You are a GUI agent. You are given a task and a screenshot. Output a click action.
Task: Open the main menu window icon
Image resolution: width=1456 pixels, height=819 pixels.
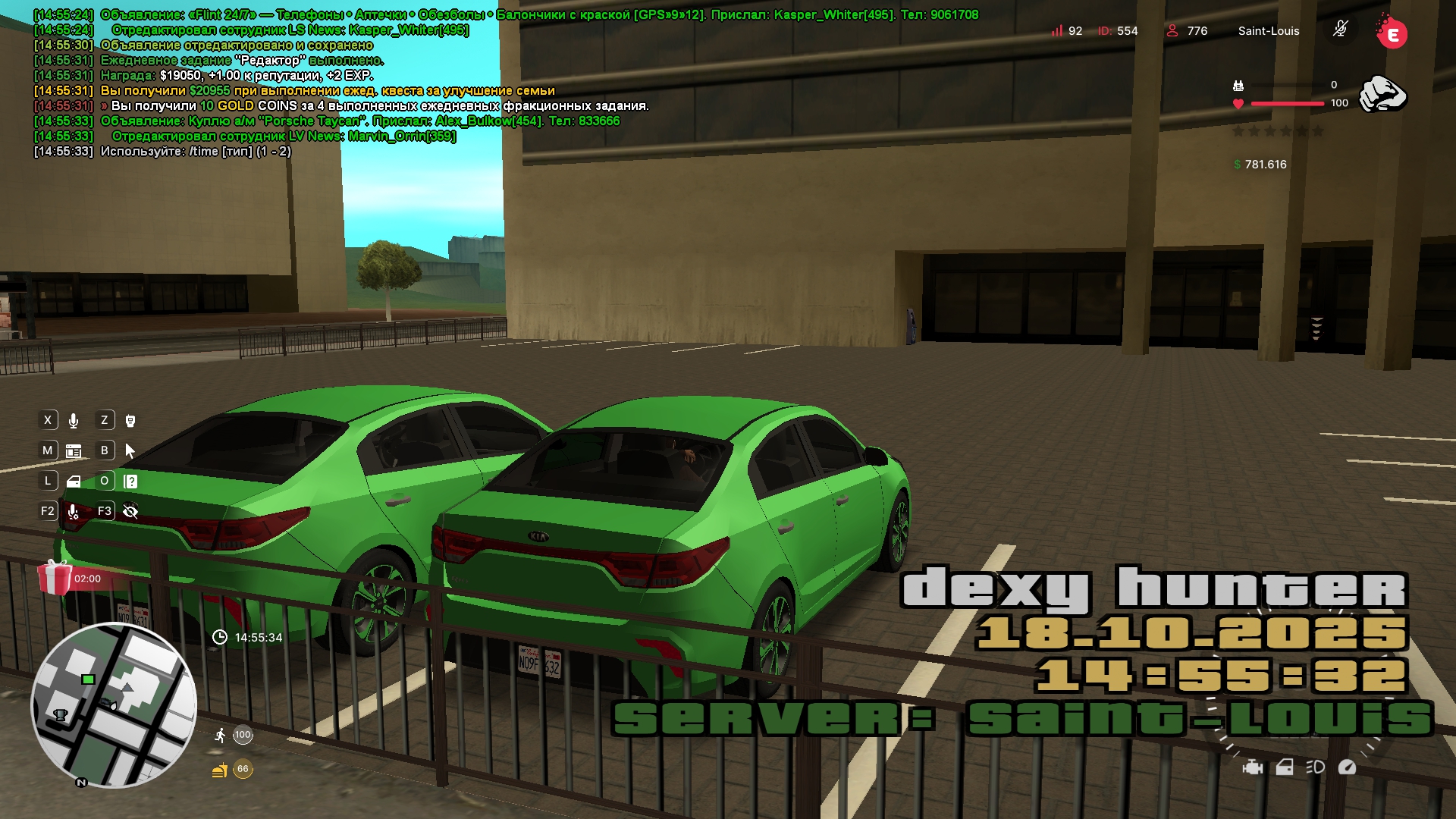pyautogui.click(x=74, y=451)
